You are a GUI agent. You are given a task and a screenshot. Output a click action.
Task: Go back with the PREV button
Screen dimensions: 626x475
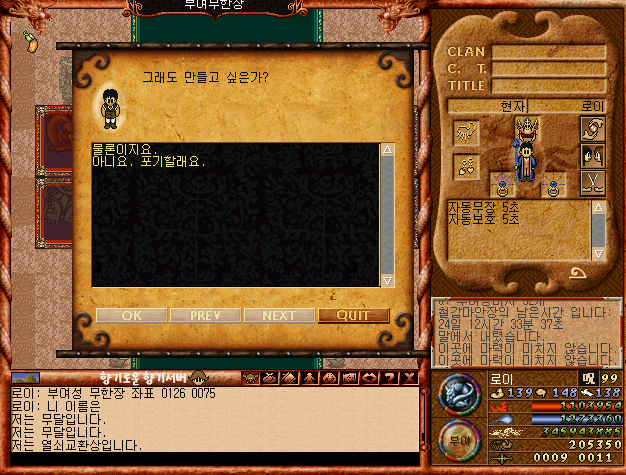click(205, 315)
